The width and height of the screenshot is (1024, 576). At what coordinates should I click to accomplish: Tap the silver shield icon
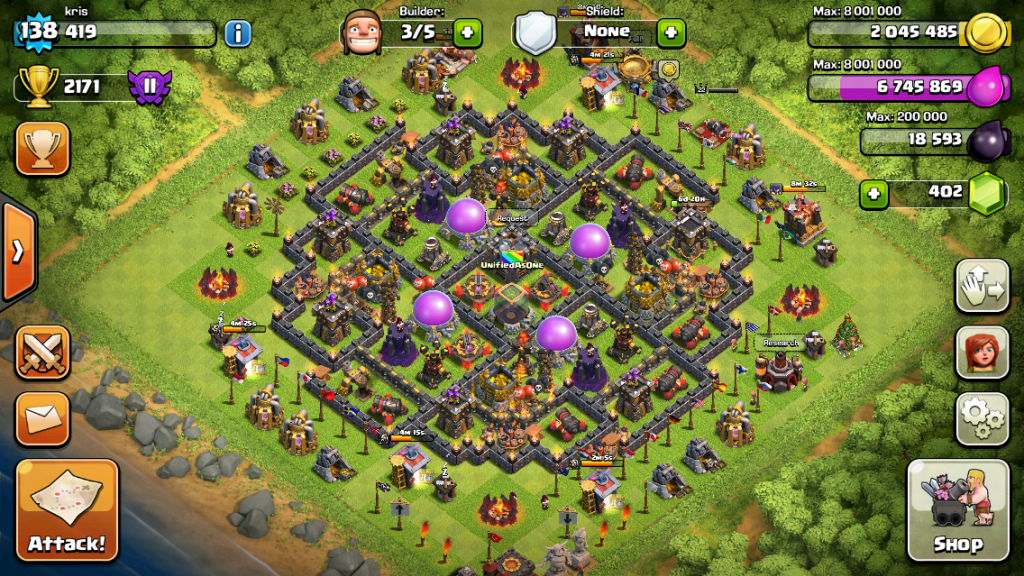(535, 33)
